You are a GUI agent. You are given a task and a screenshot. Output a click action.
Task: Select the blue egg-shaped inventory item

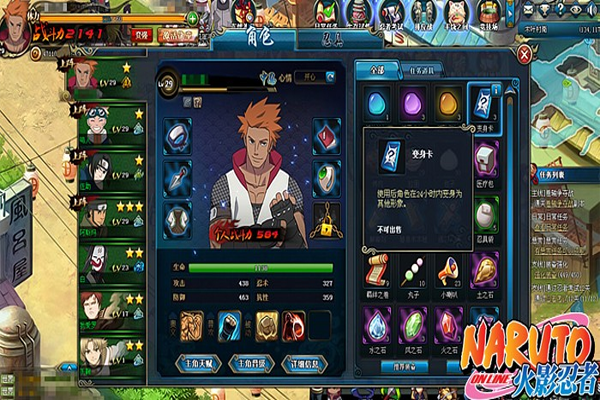[x=377, y=103]
